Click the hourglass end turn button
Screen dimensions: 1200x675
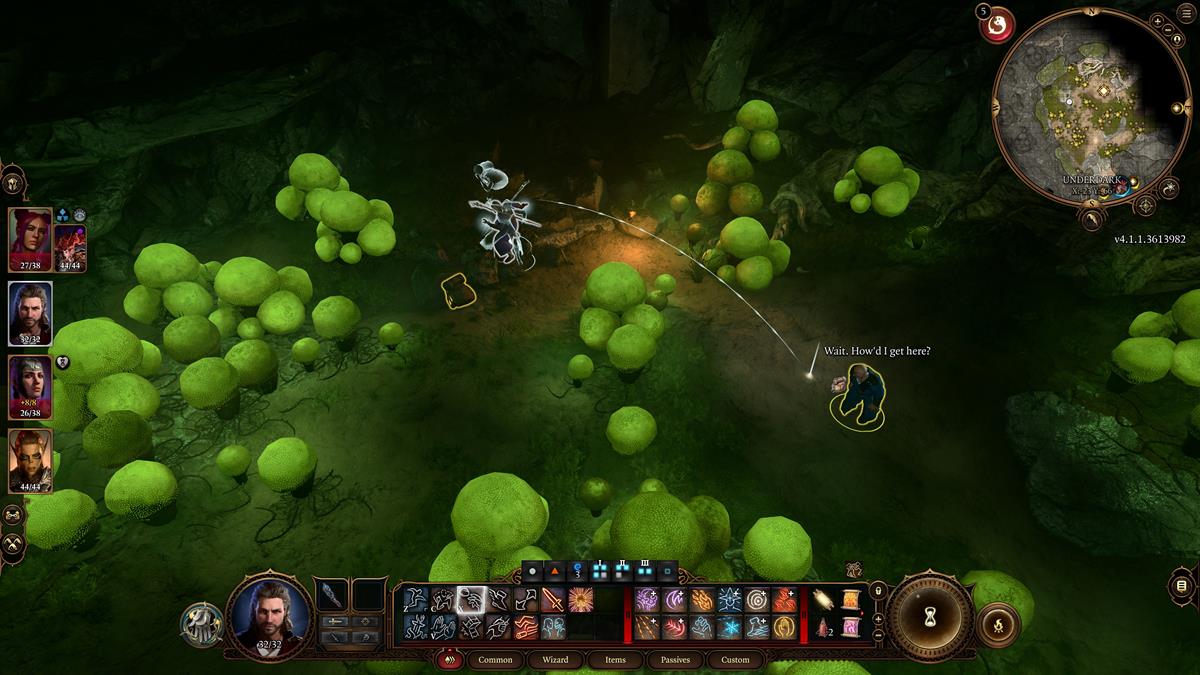(x=929, y=617)
